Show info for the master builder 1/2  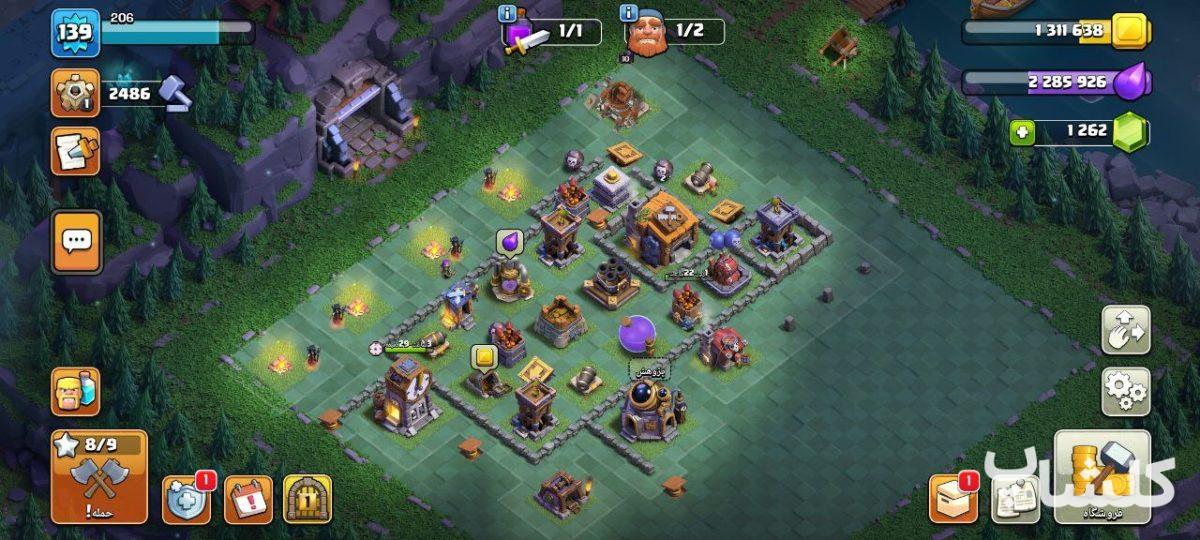pos(628,13)
